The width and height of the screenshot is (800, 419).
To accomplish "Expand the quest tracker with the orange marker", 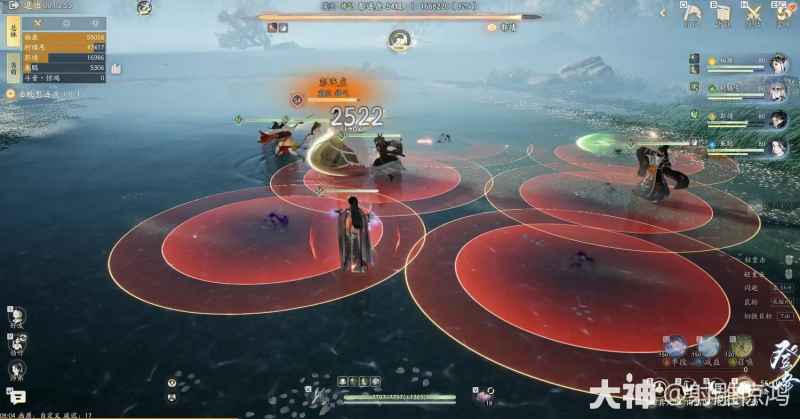I will [x=10, y=93].
